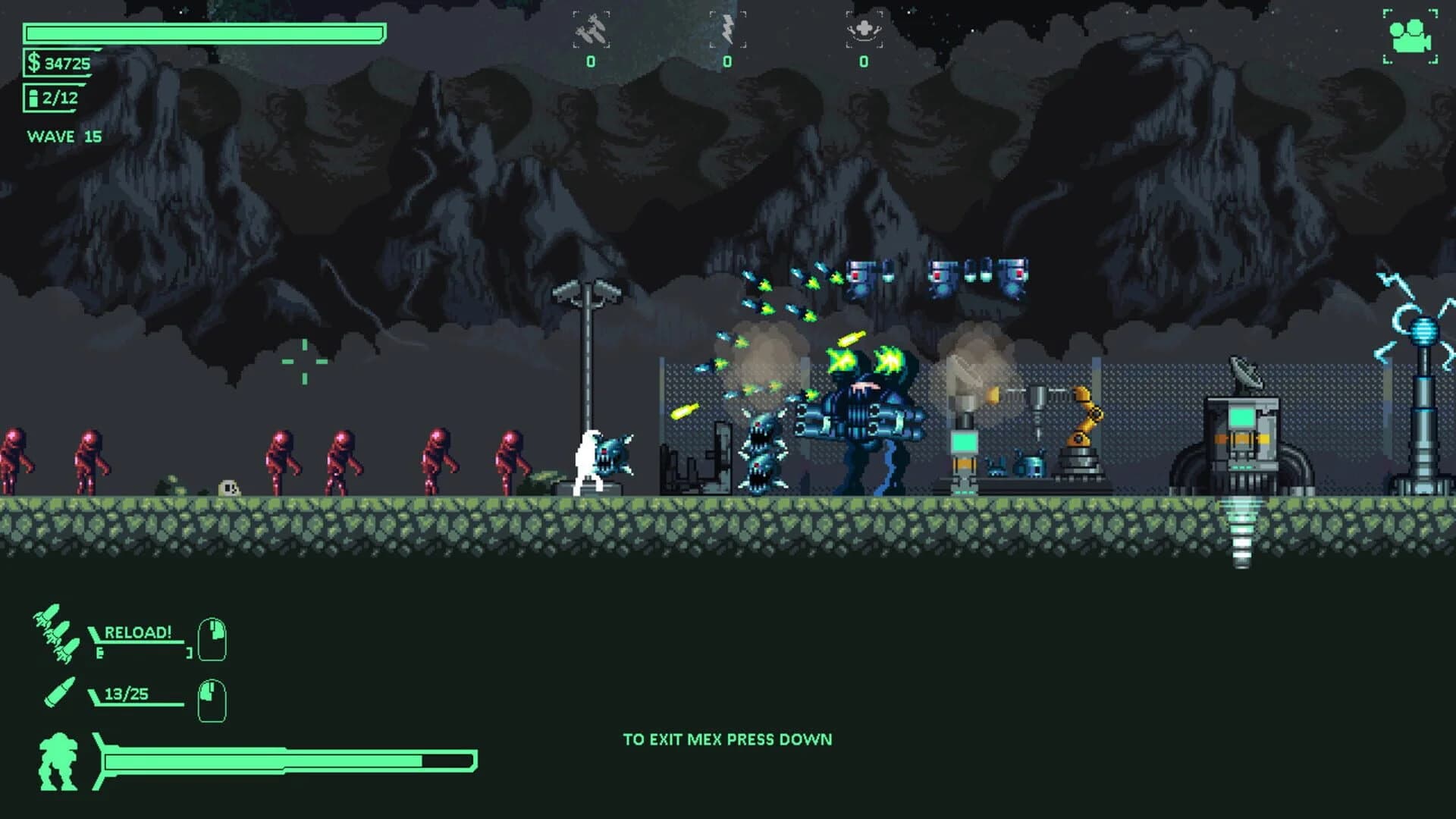
Task: Select the airstrike bombs killstreak icon
Action: point(589,27)
